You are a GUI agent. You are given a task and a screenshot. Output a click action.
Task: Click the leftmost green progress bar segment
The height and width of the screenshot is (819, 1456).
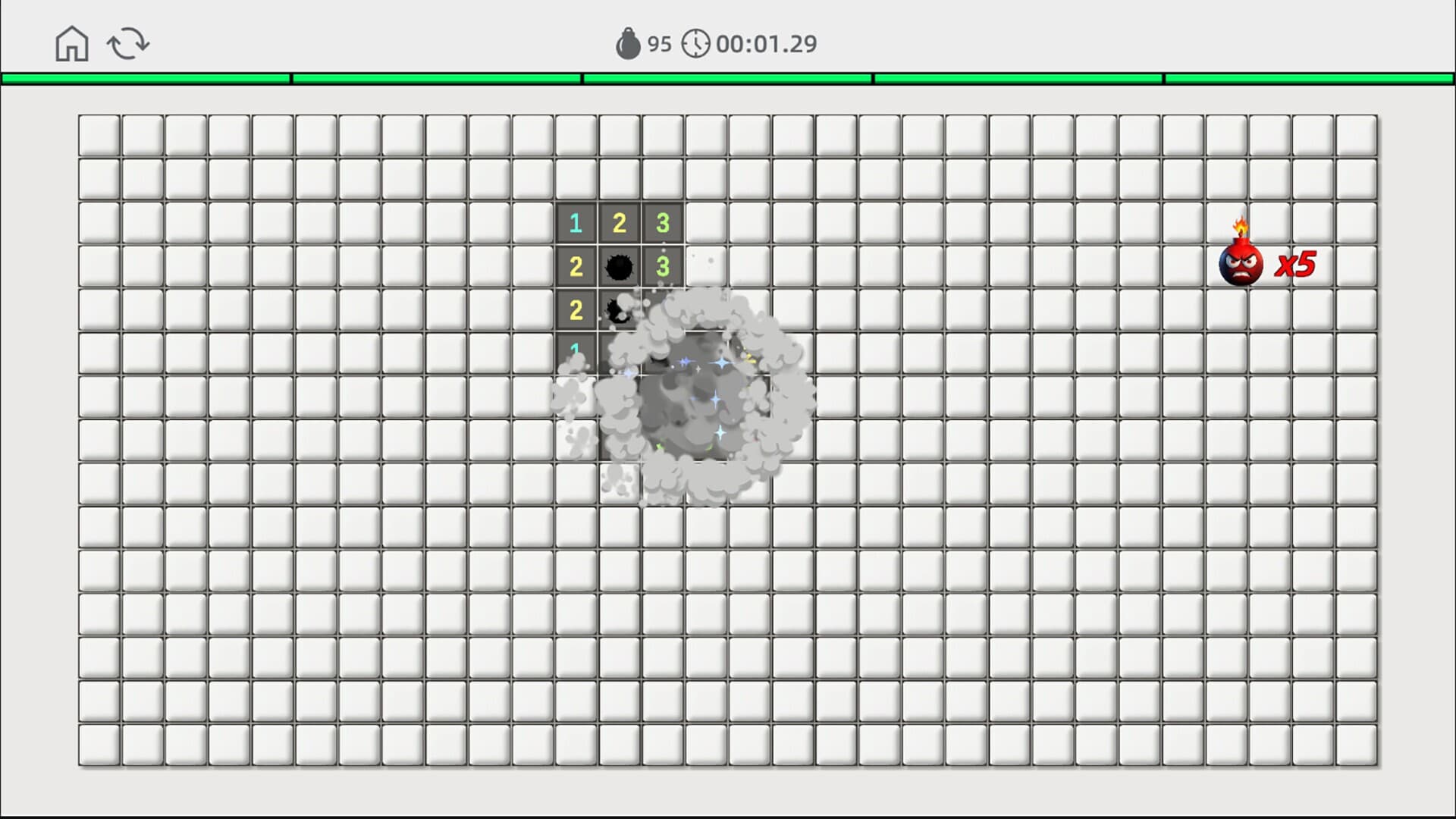144,77
